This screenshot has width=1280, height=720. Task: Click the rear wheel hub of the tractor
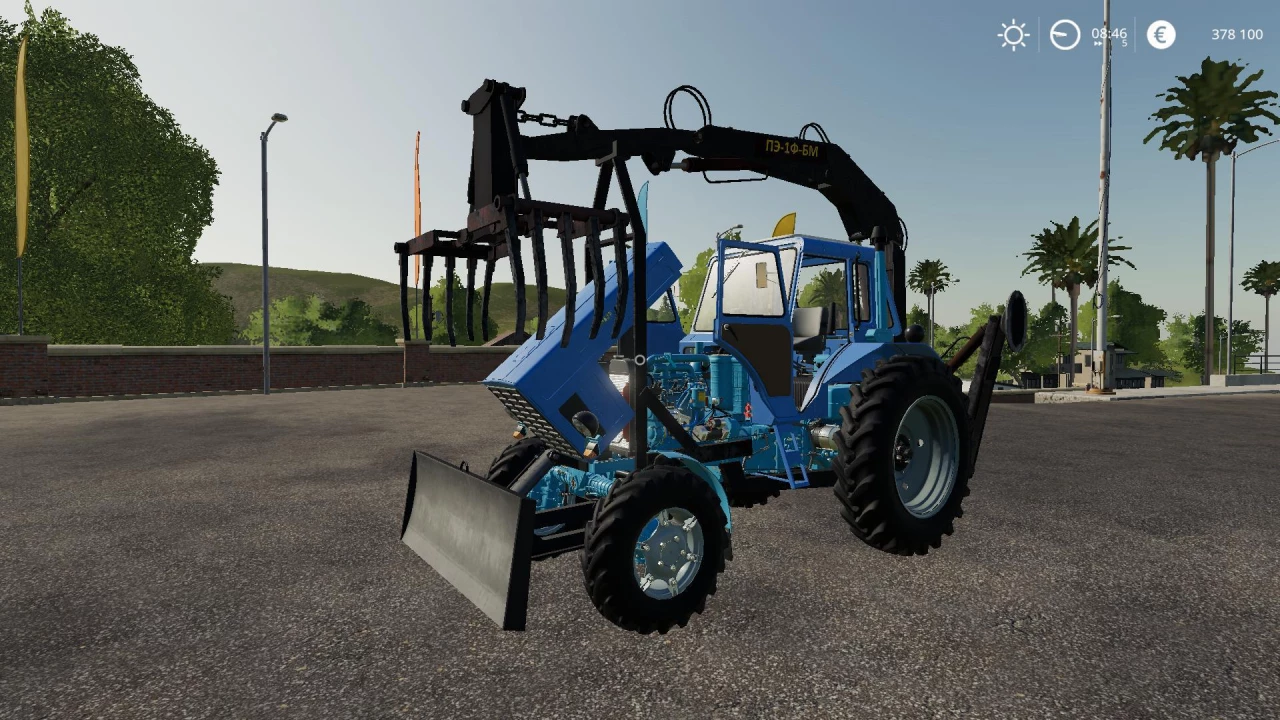pyautogui.click(x=905, y=450)
